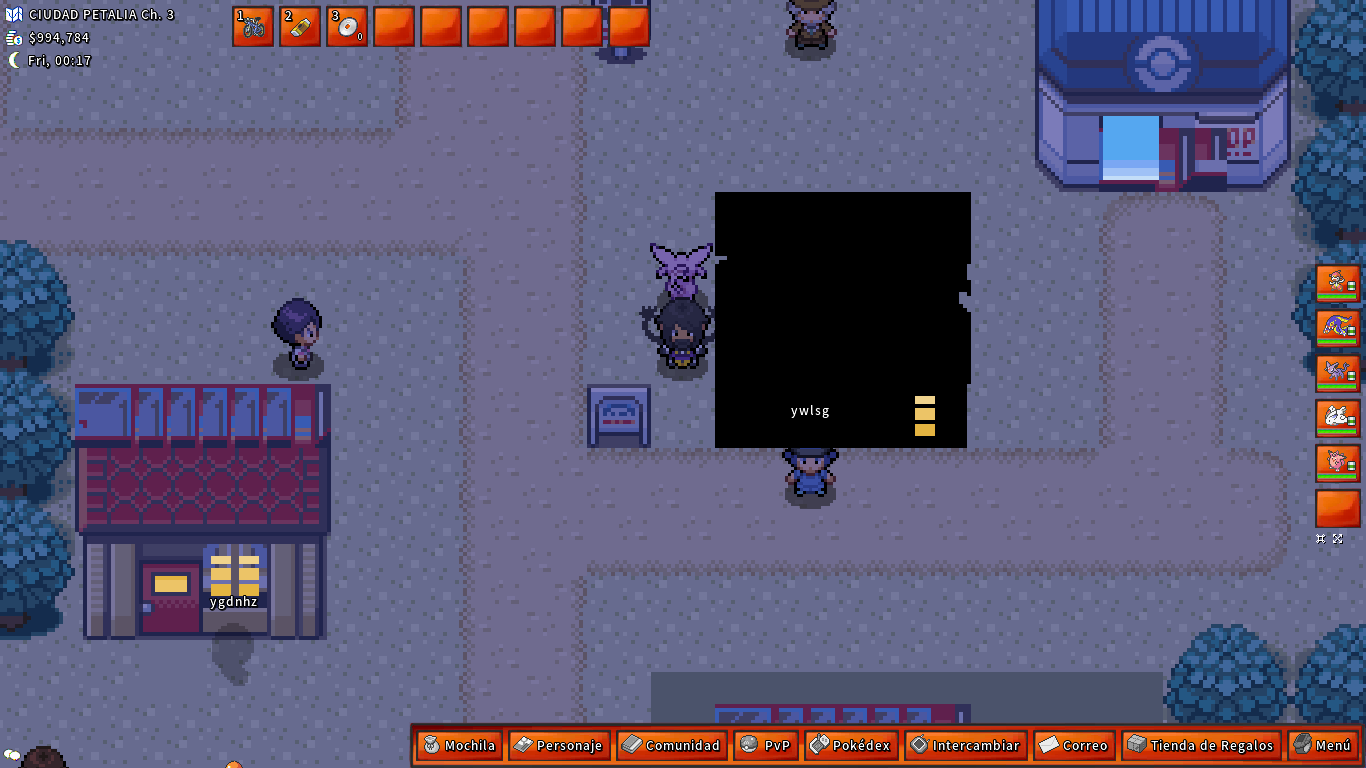Click the topmost party Pokémon icon
The height and width of the screenshot is (768, 1366).
tap(1338, 285)
